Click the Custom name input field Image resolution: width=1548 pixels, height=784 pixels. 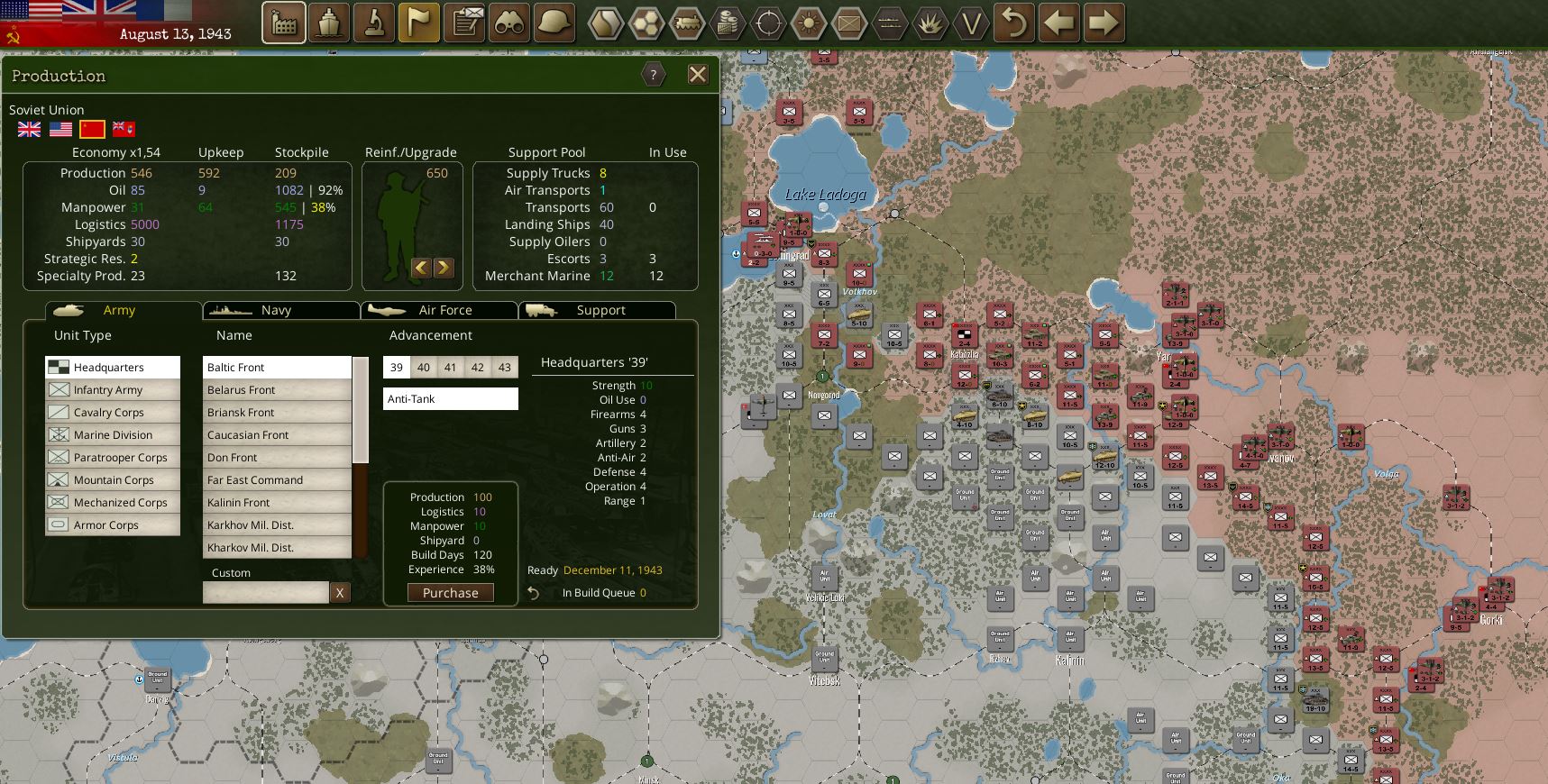click(266, 592)
